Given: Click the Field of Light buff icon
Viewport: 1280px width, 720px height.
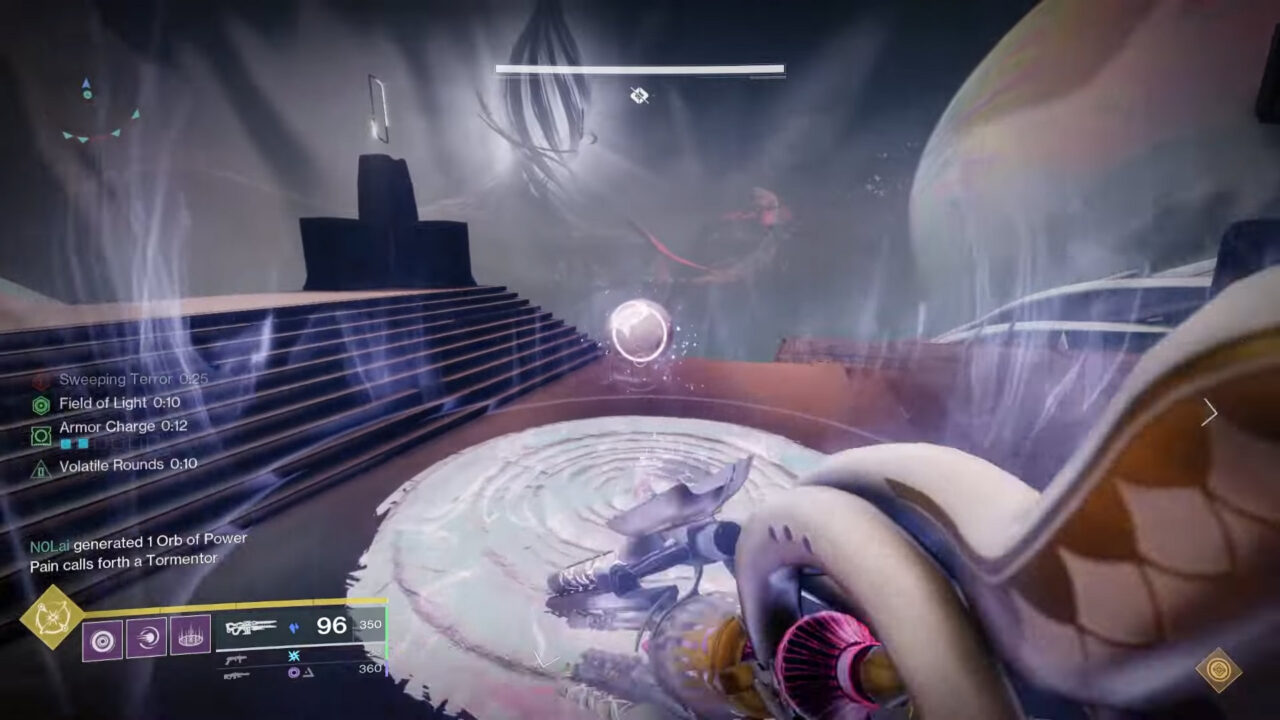Looking at the screenshot, I should click(x=41, y=403).
